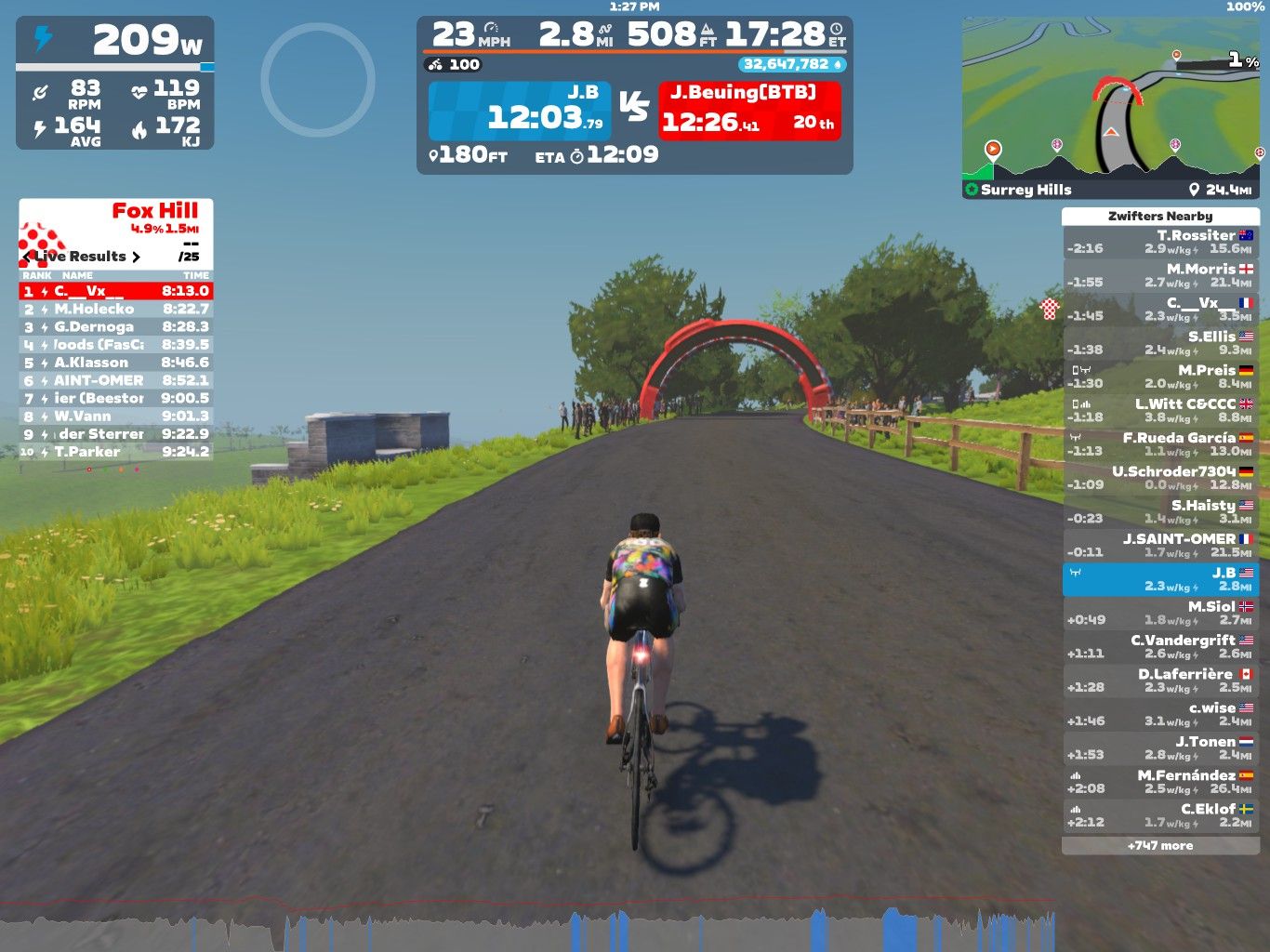Select rider L.Witt C&CCC
1270x952 pixels.
click(x=1160, y=410)
